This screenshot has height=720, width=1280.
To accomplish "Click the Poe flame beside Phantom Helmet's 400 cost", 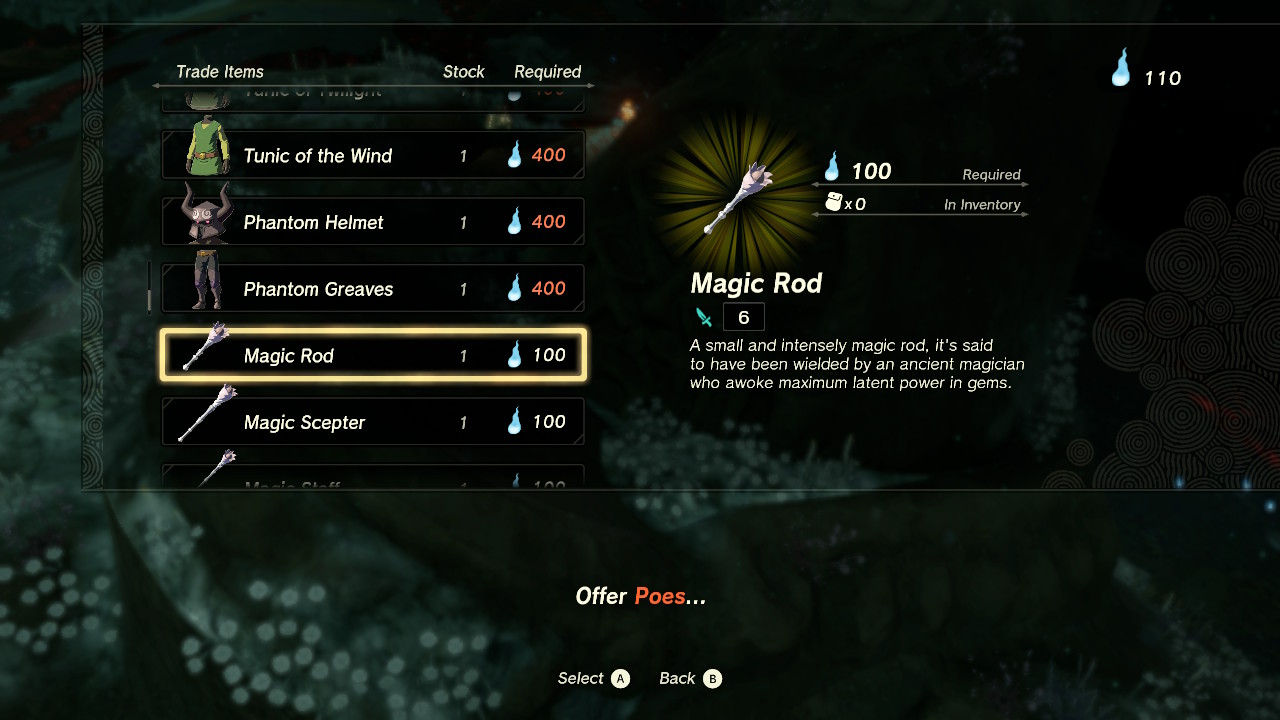I will 513,221.
